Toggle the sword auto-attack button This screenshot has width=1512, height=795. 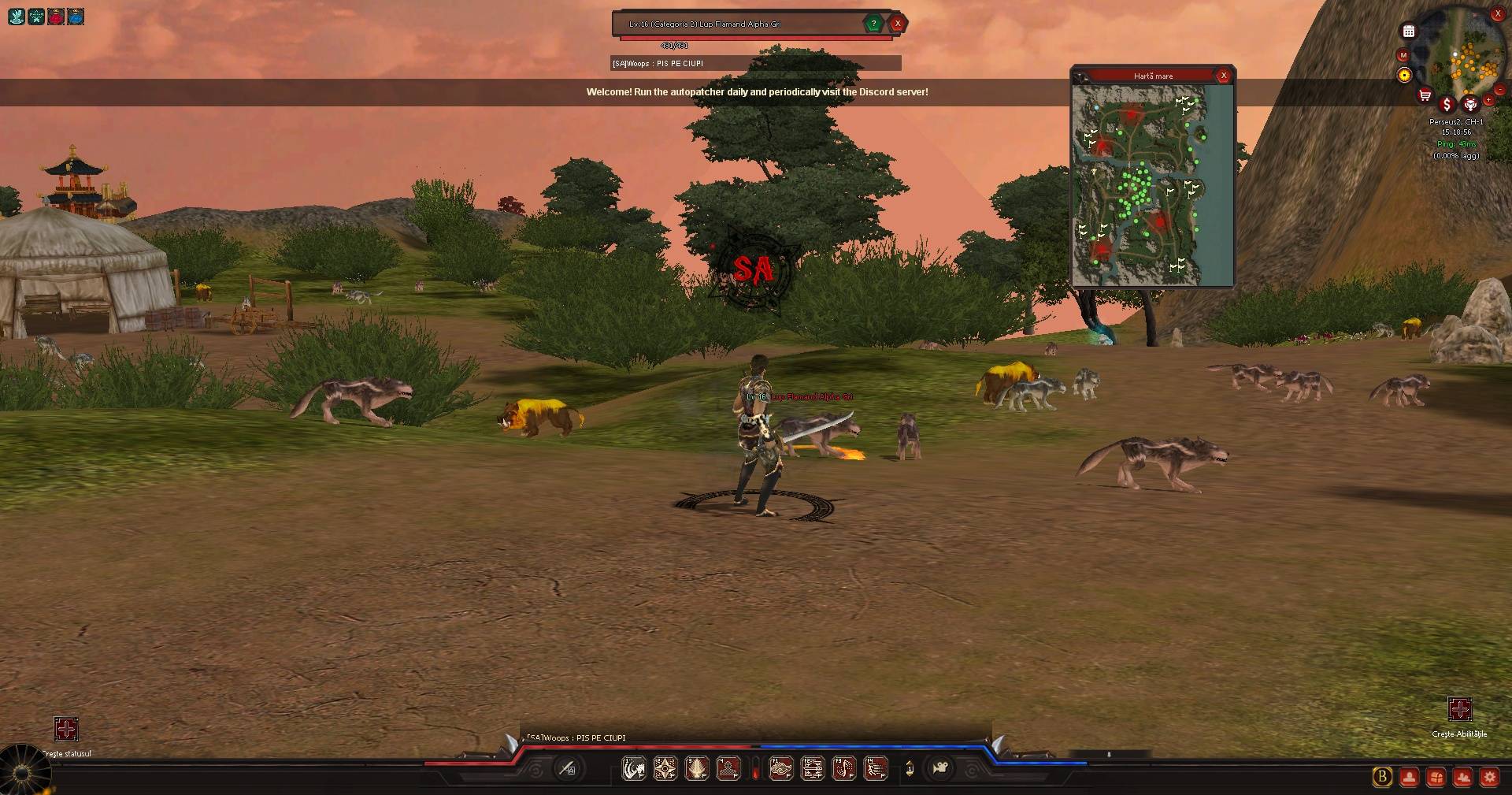[x=567, y=768]
